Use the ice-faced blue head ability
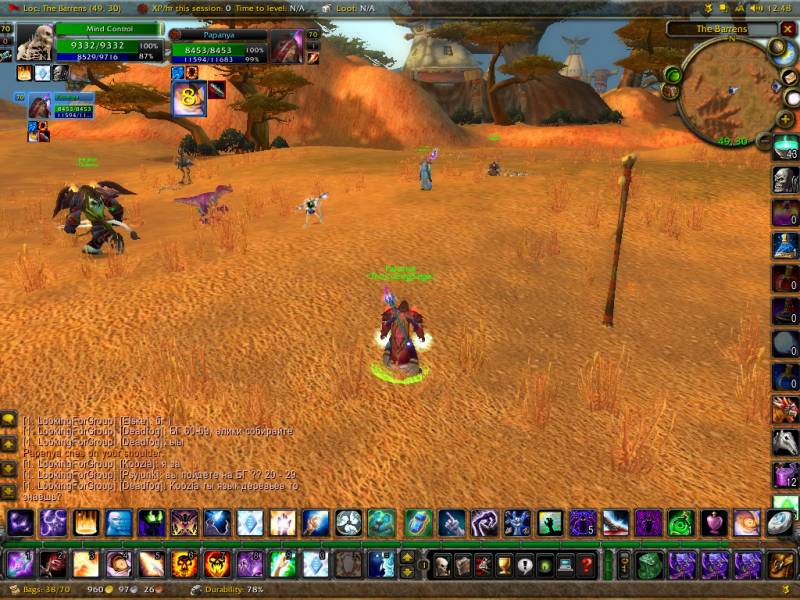This screenshot has width=800, height=600. click(x=118, y=522)
